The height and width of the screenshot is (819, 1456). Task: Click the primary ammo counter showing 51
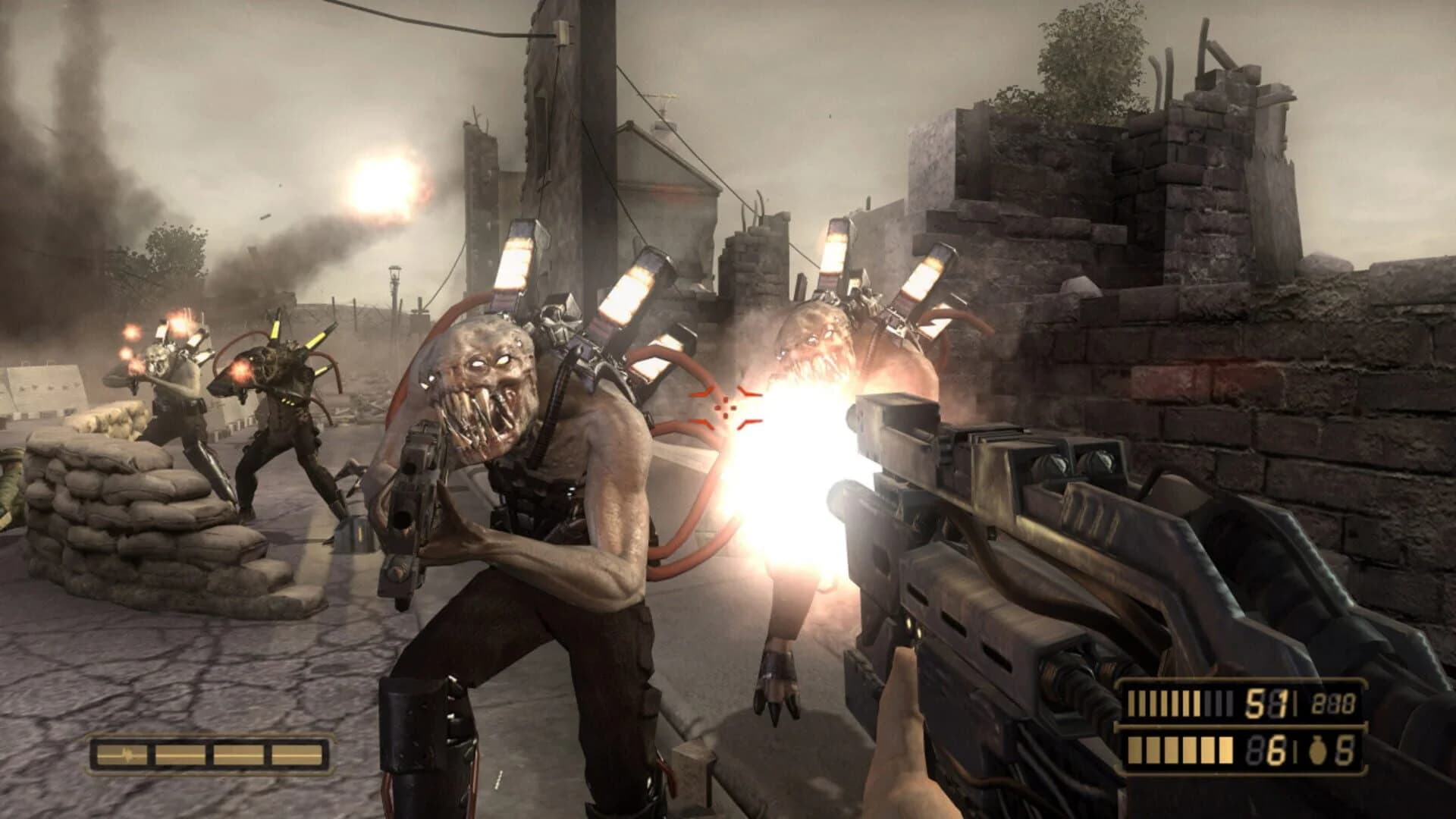click(x=1266, y=704)
